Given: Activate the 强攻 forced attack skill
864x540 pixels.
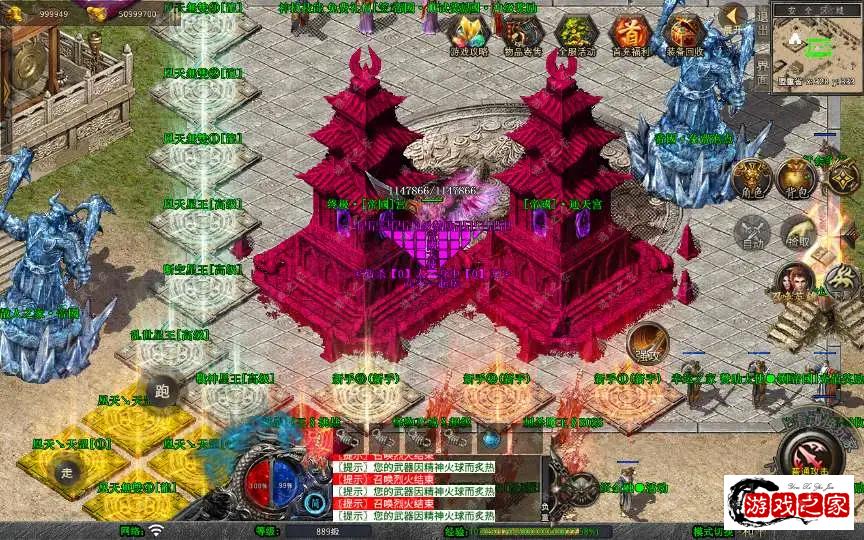Looking at the screenshot, I should pyautogui.click(x=648, y=343).
